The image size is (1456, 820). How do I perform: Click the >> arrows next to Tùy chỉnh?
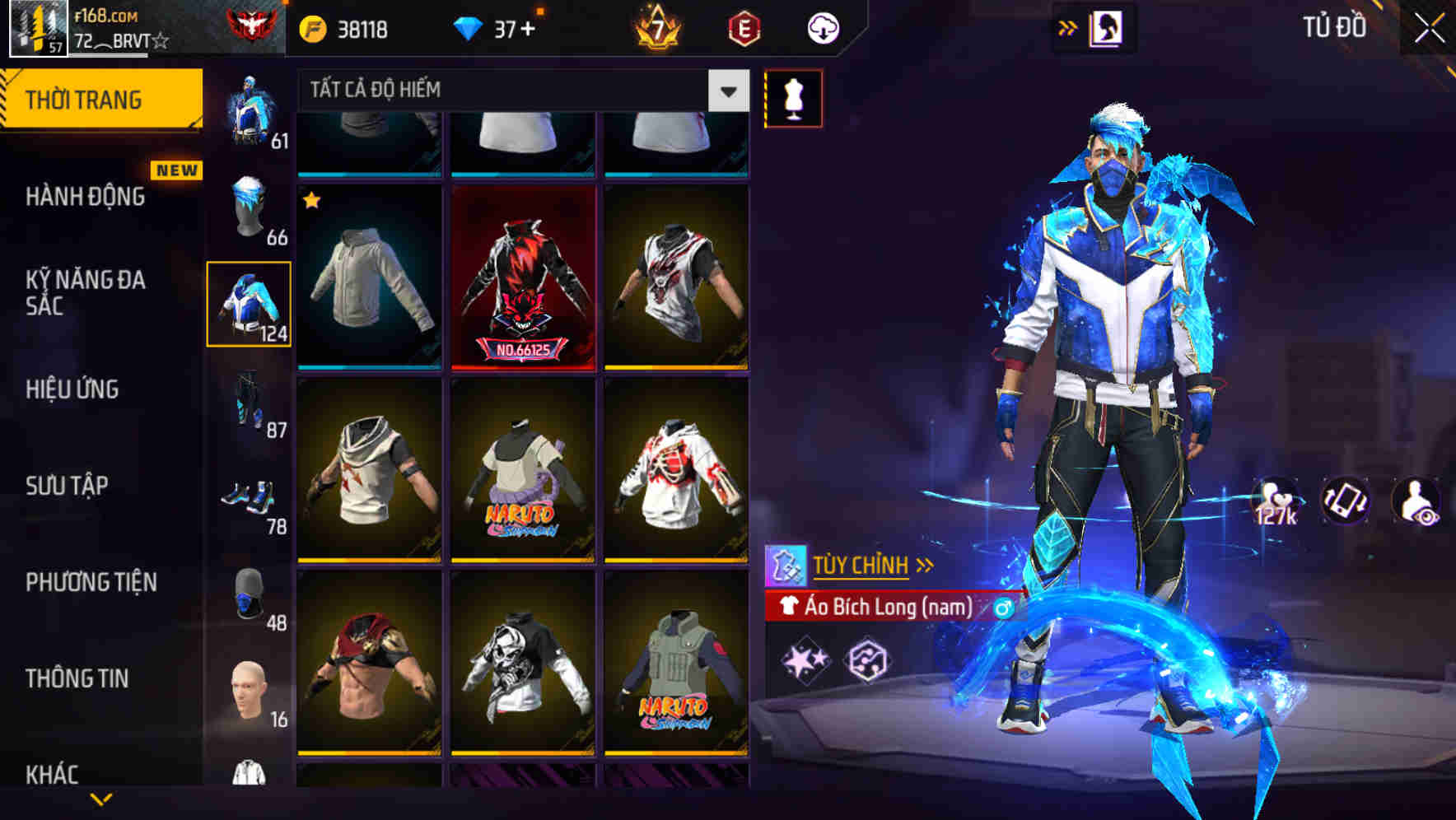924,564
